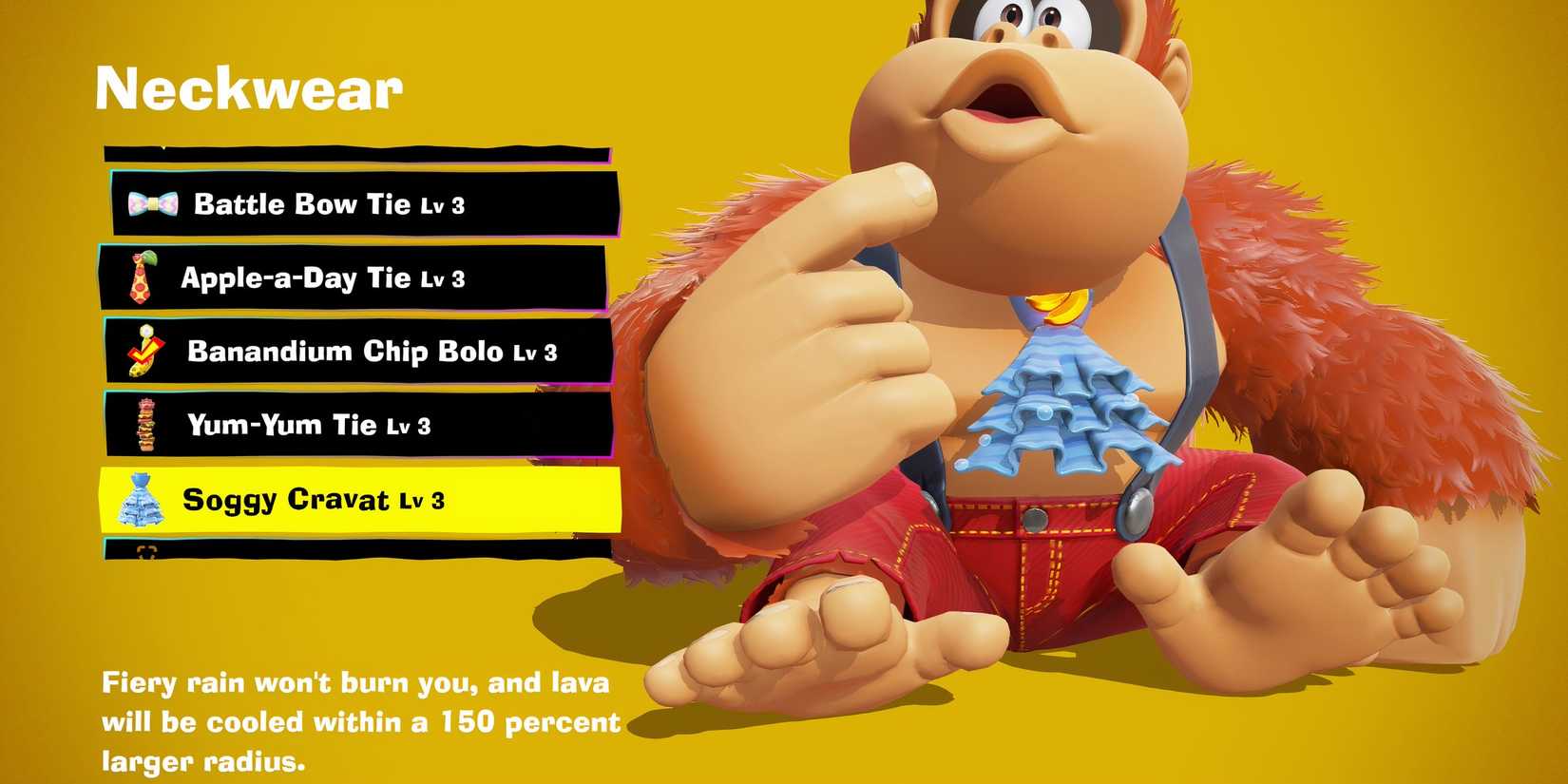
Task: Select the Apple-a-Day Tie Lv 3 entry
Action: [333, 278]
